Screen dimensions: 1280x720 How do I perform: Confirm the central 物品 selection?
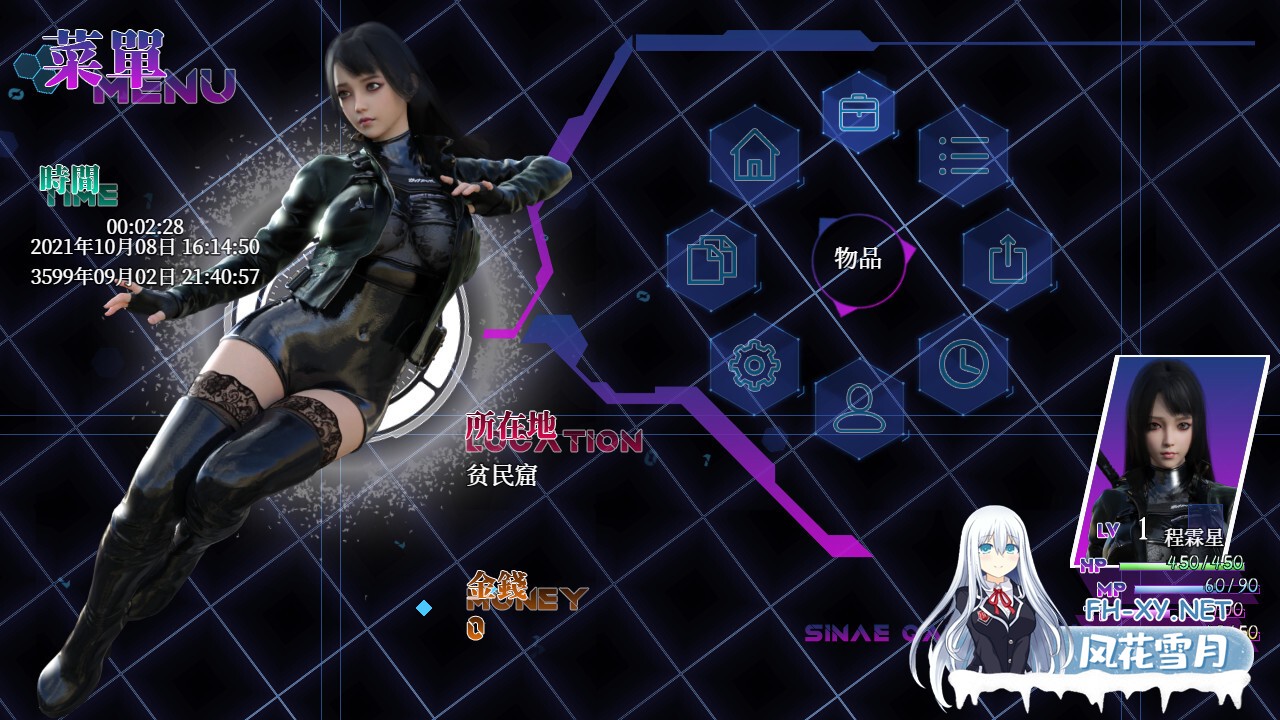point(858,262)
